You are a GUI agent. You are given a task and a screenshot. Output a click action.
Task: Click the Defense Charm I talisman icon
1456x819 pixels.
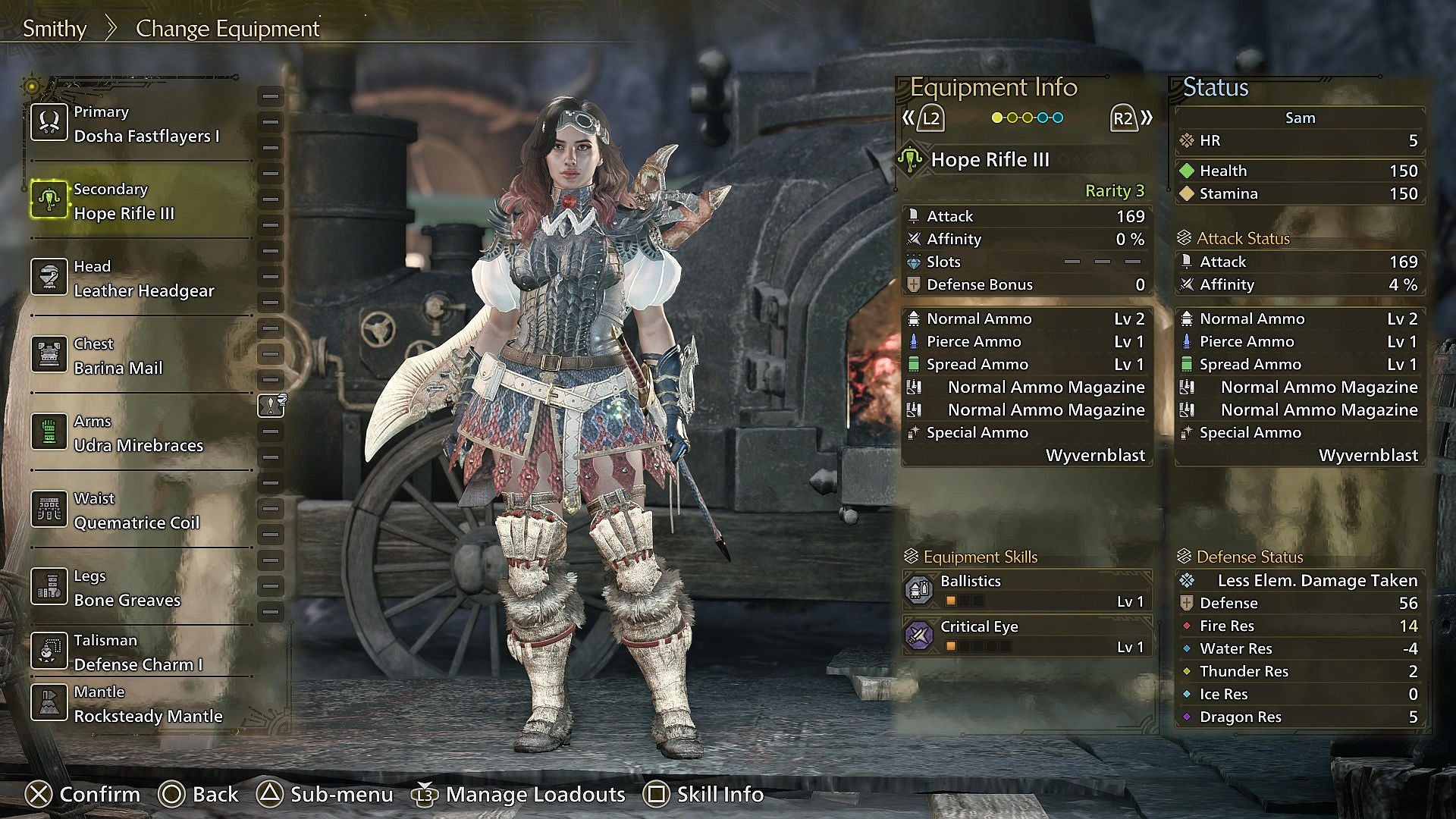(49, 651)
